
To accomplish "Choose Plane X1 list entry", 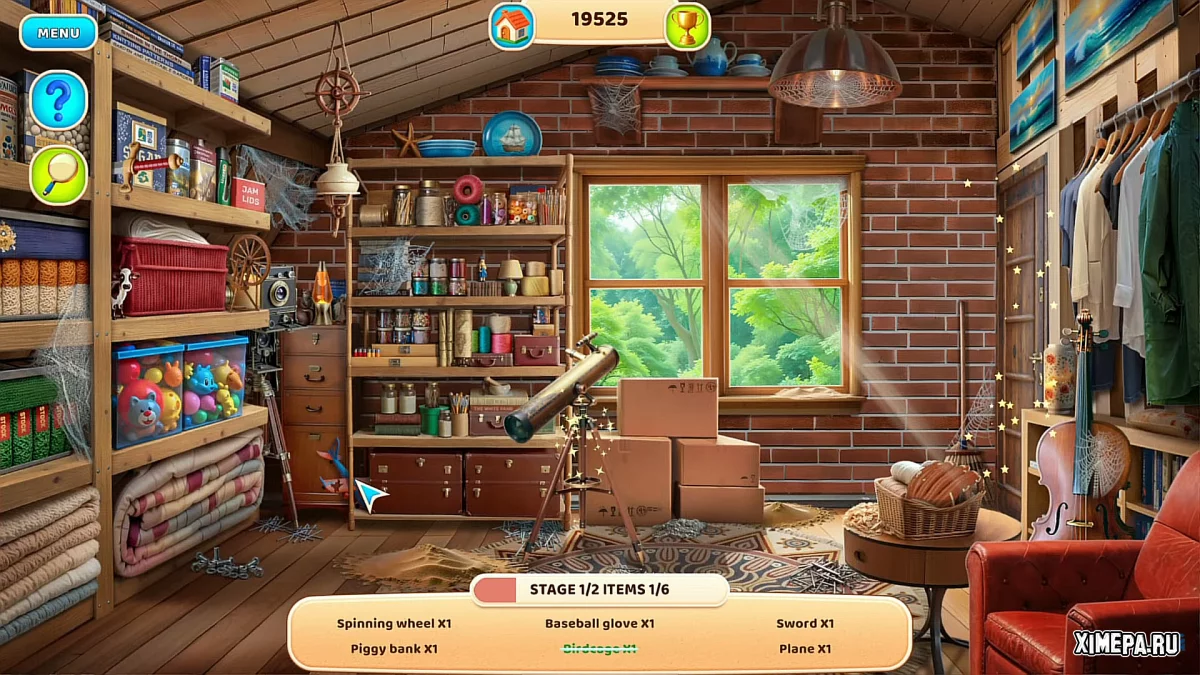I will click(x=804, y=649).
